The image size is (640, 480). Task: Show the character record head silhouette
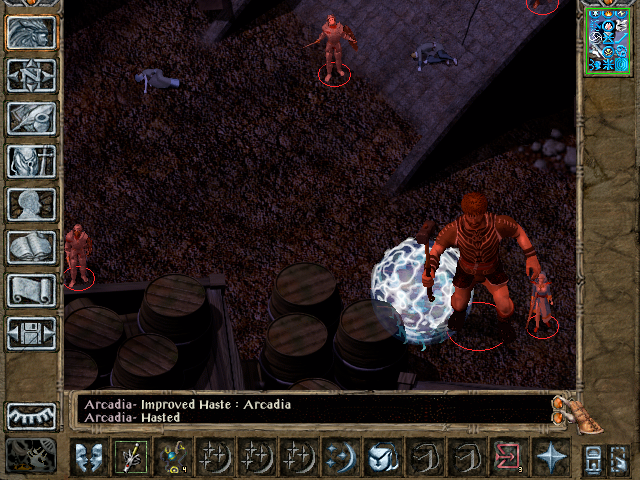(x=32, y=204)
